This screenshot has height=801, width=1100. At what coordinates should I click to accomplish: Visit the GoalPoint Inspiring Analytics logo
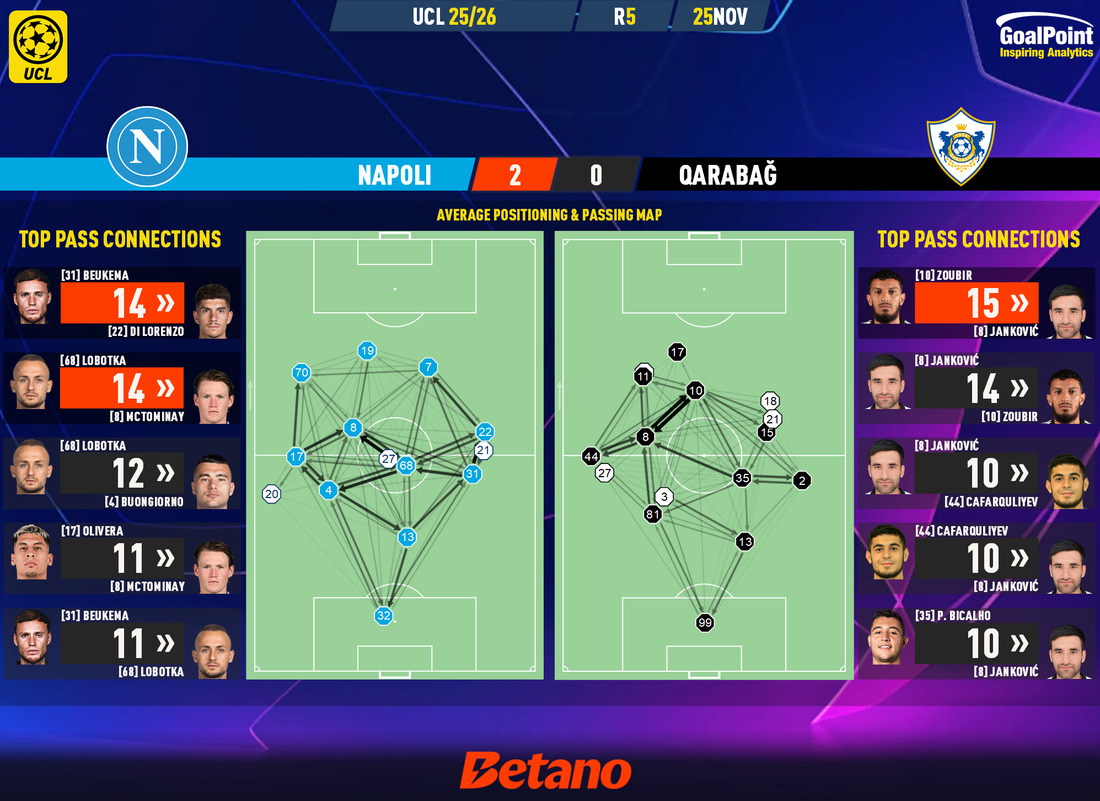pos(1045,39)
